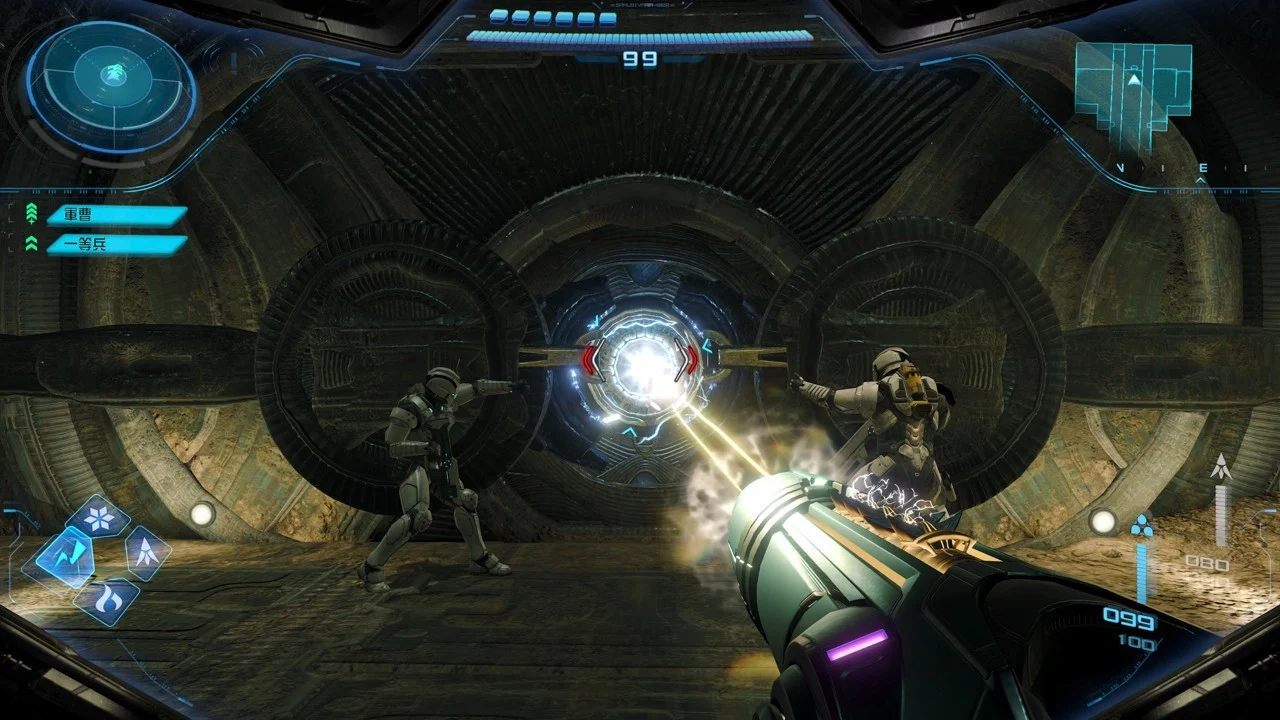Click the circular radar display
The width and height of the screenshot is (1280, 720).
tap(110, 85)
